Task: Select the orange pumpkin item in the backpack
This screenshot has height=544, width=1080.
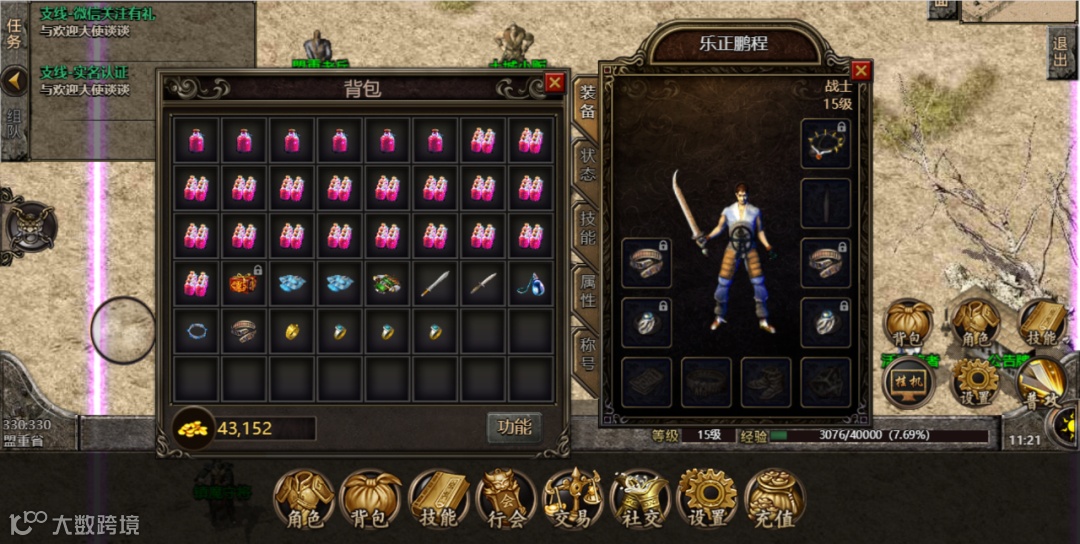Action: click(x=243, y=284)
